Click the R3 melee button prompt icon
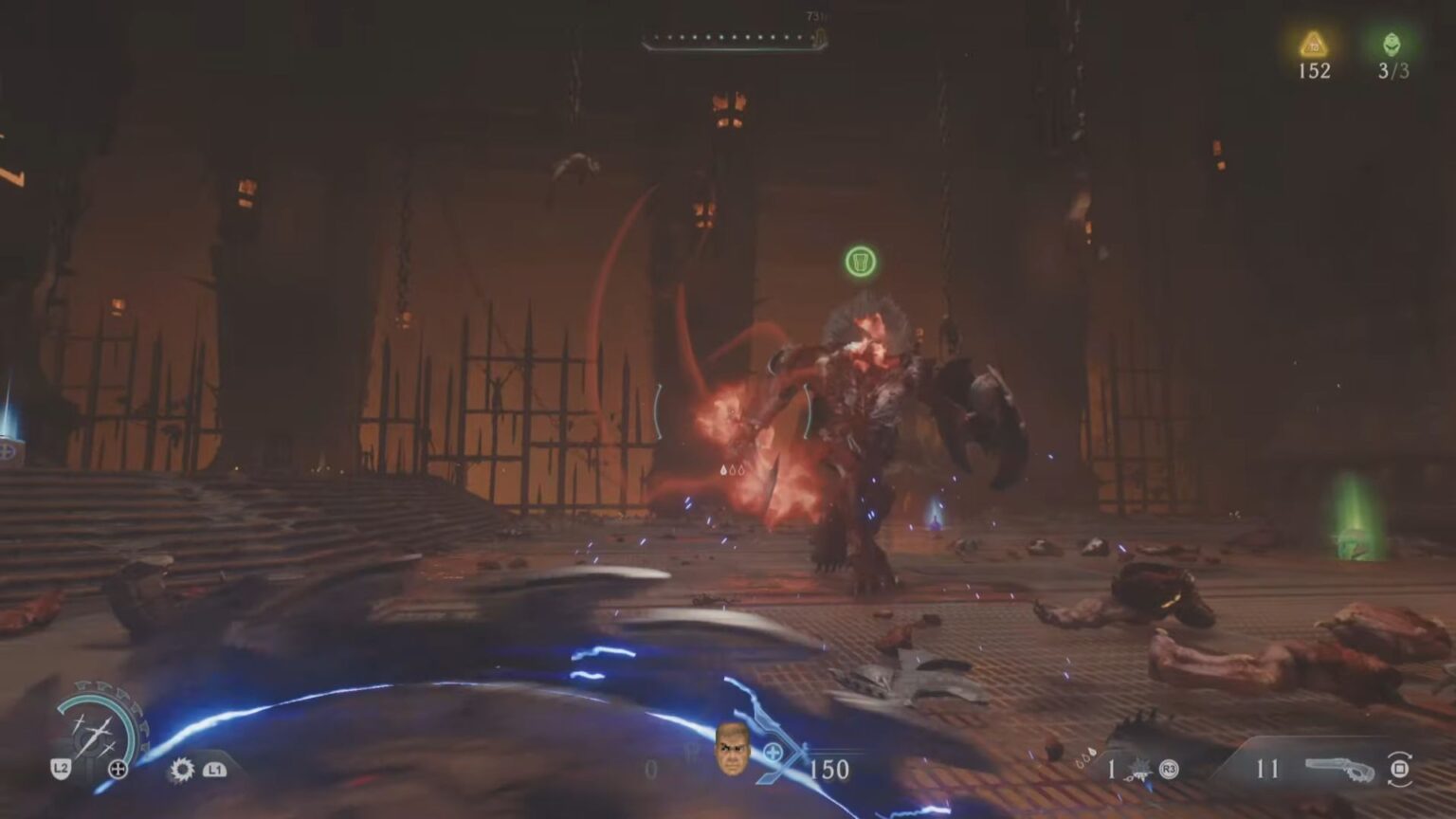Viewport: 1456px width, 819px height. 1168,771
